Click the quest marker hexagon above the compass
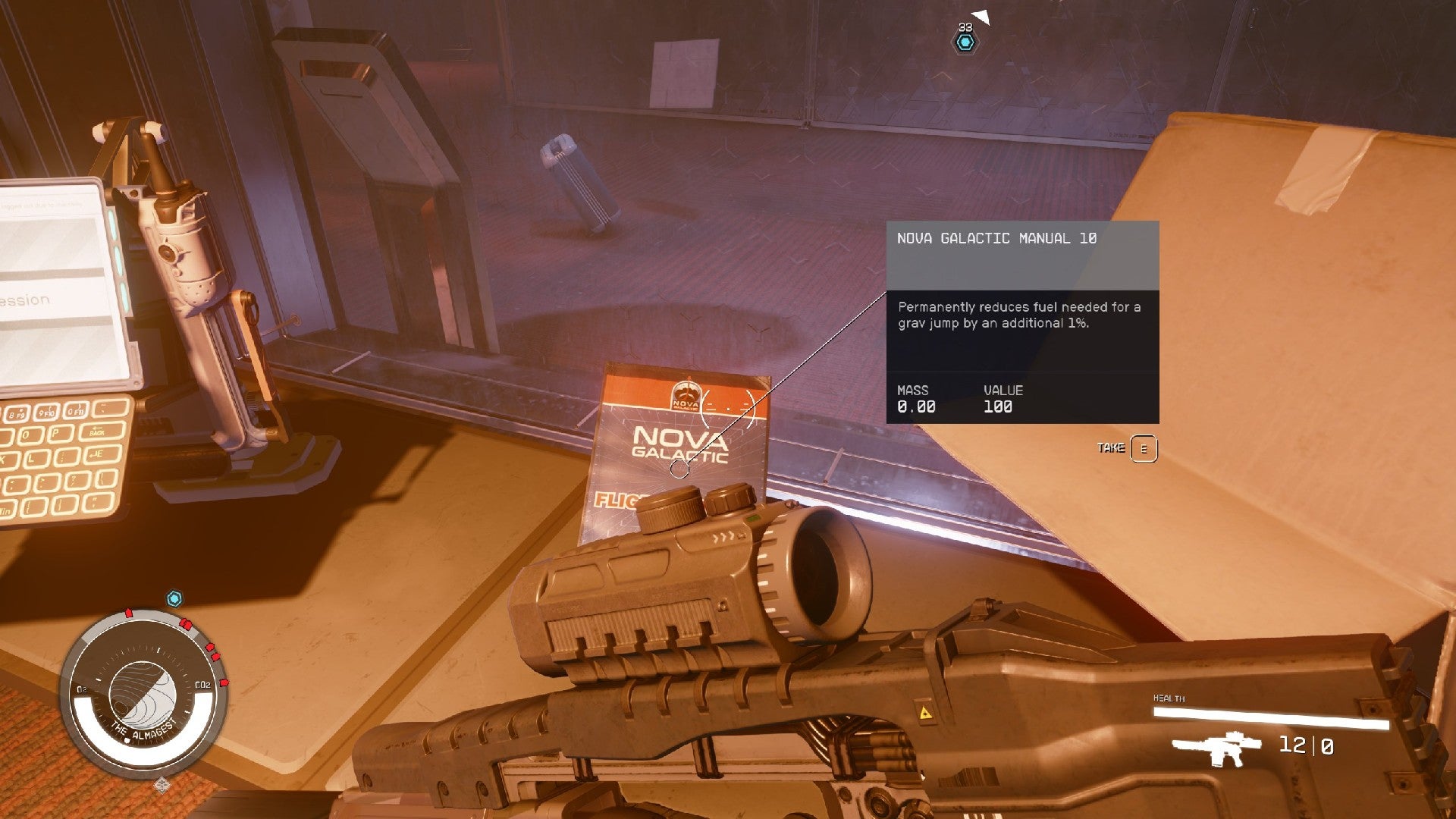This screenshot has width=1456, height=819. pos(175,600)
